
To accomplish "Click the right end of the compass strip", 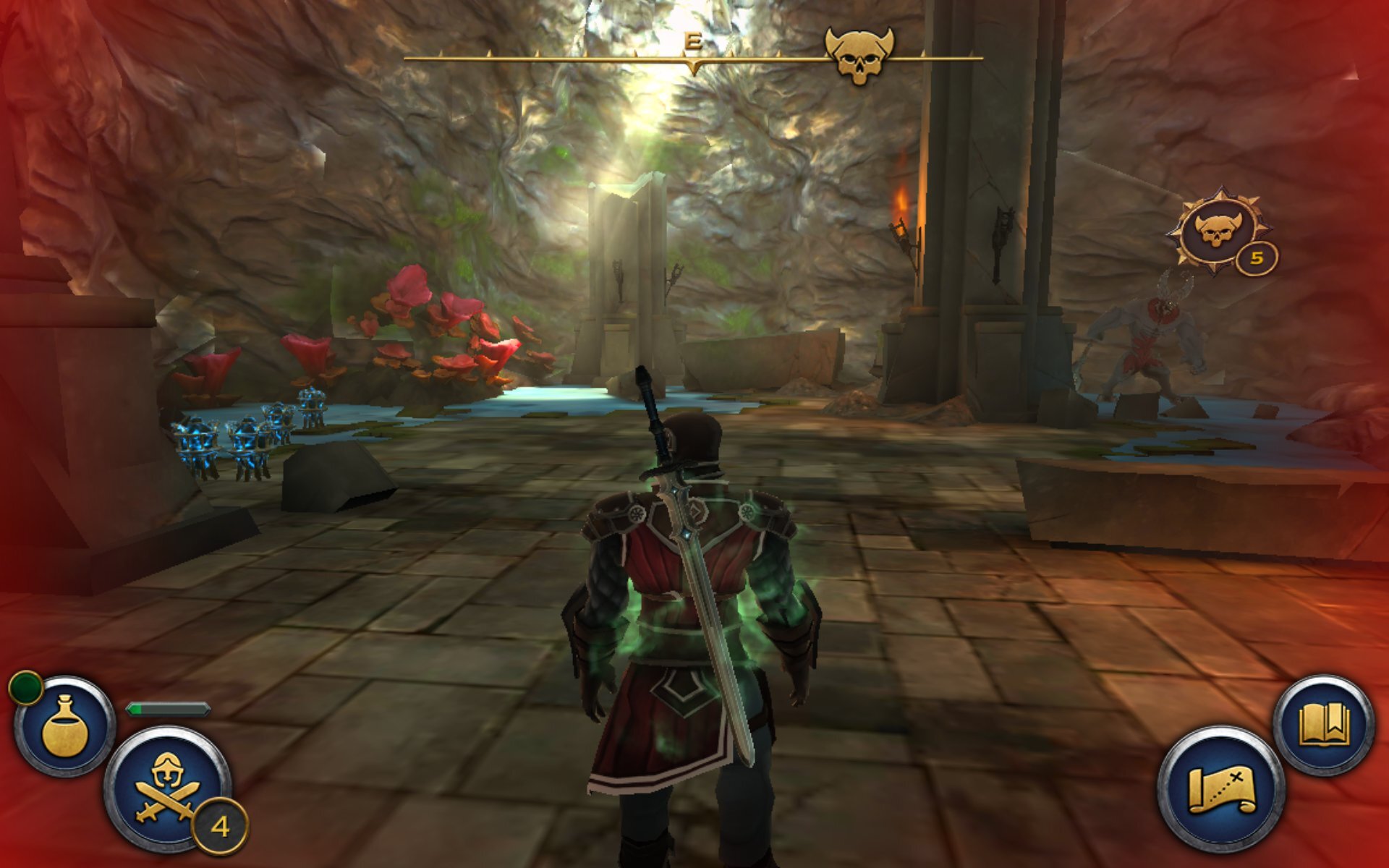I will point(980,58).
